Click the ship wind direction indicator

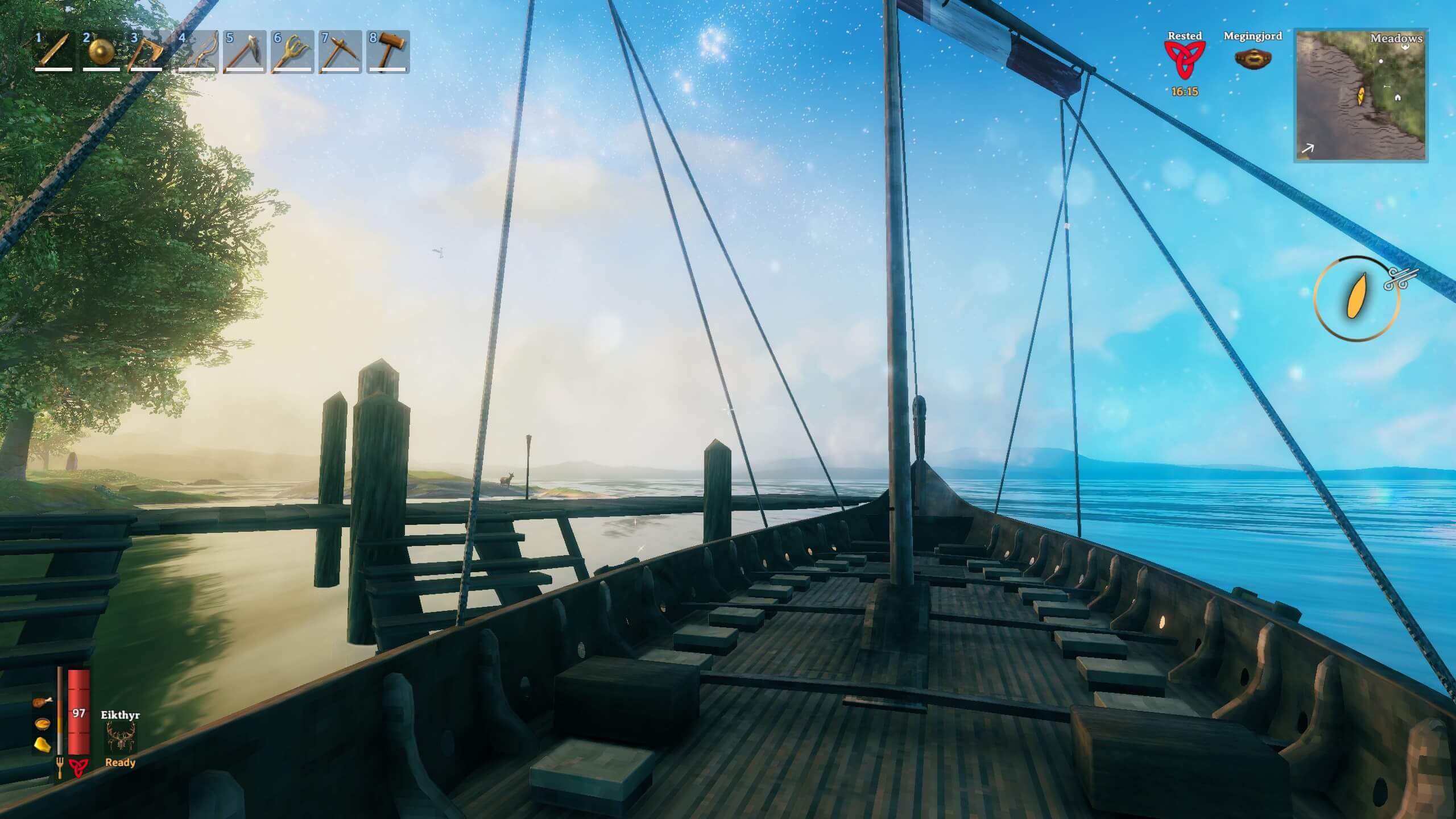[x=1356, y=299]
